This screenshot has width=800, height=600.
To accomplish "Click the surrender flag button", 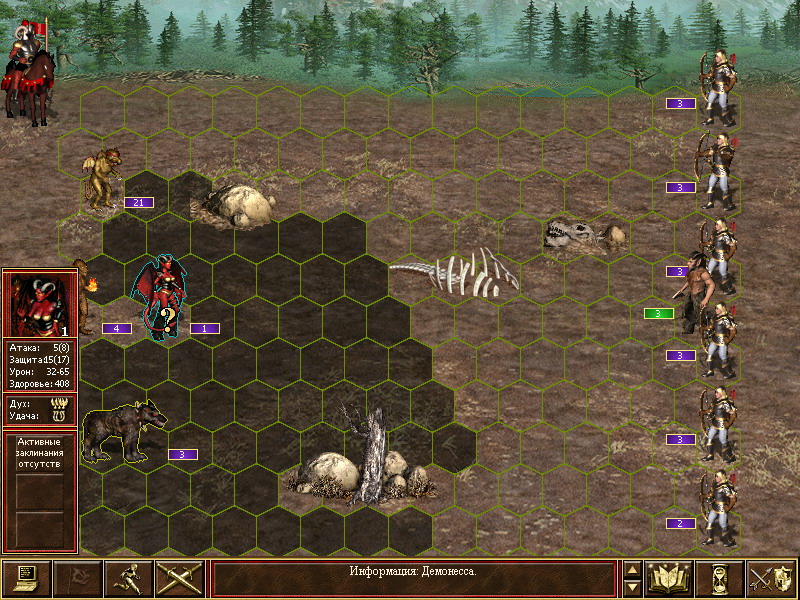I will pos(77,578).
